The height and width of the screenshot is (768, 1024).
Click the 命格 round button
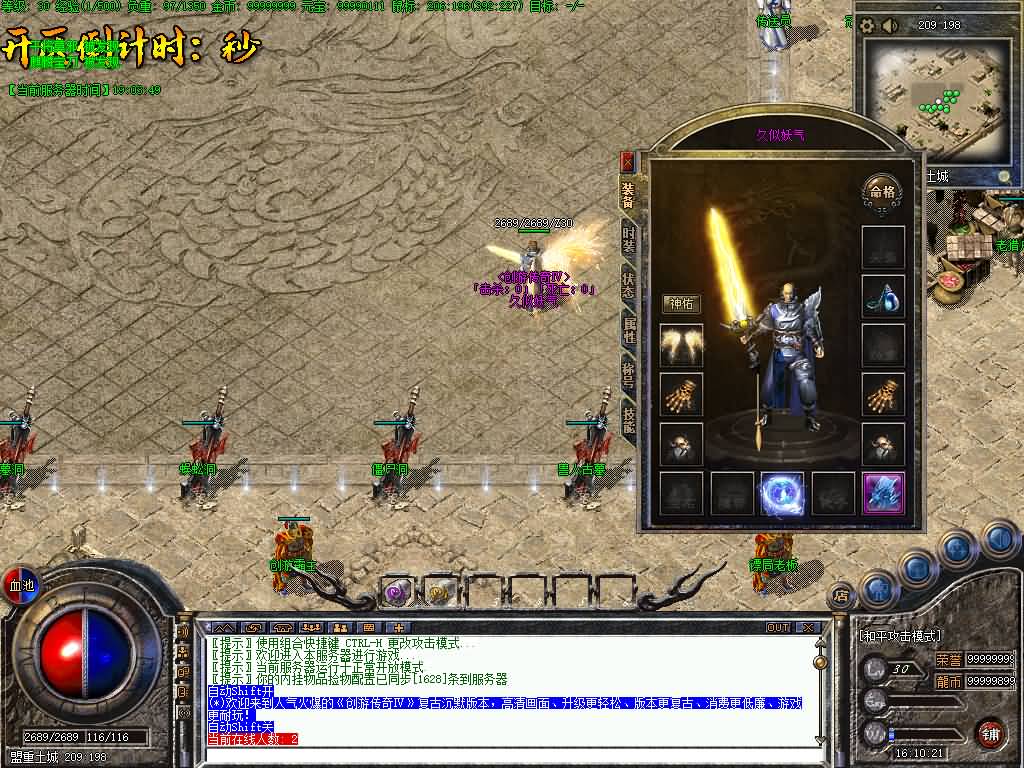click(882, 191)
